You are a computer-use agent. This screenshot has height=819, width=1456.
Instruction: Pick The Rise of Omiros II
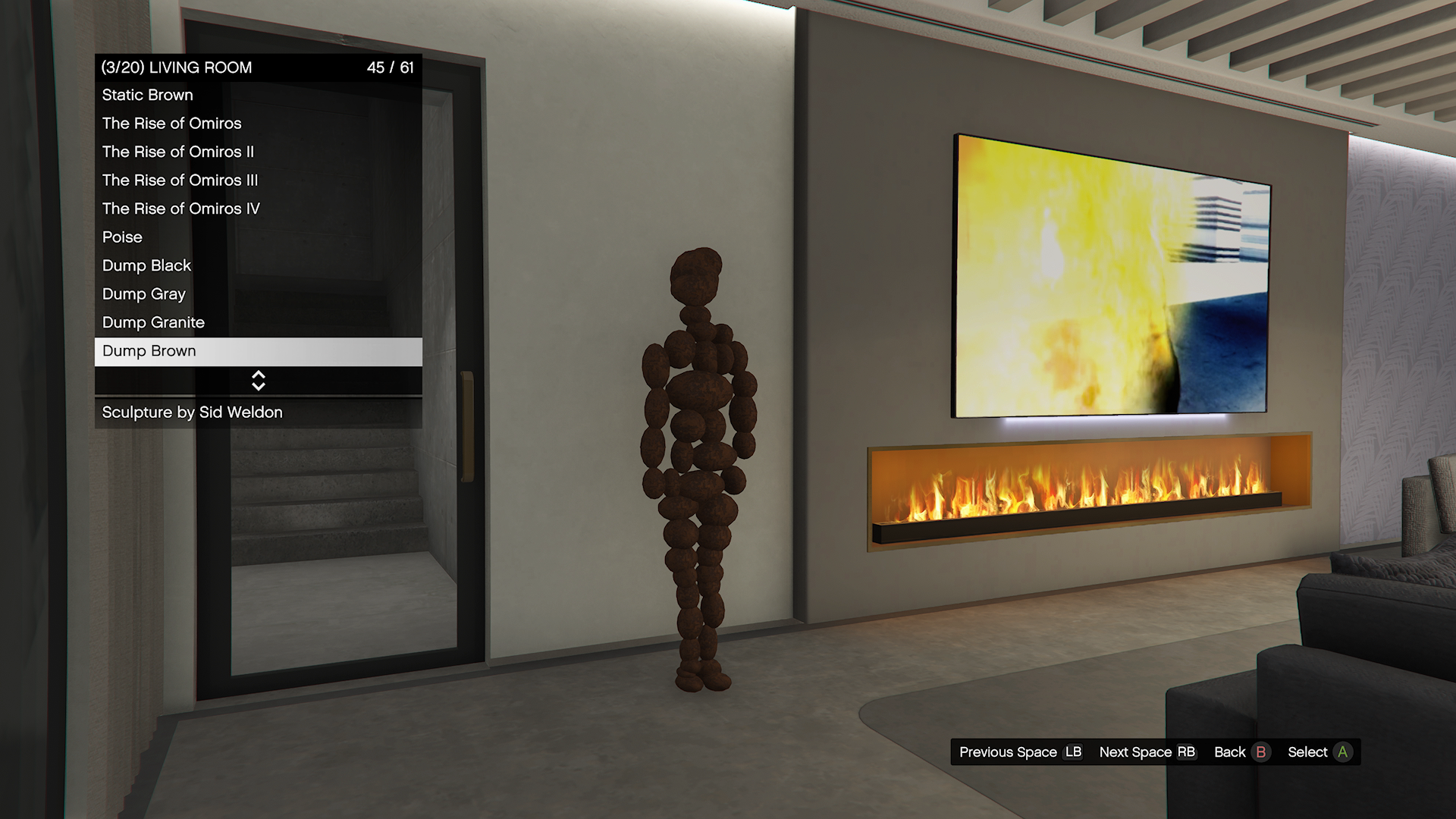point(258,152)
